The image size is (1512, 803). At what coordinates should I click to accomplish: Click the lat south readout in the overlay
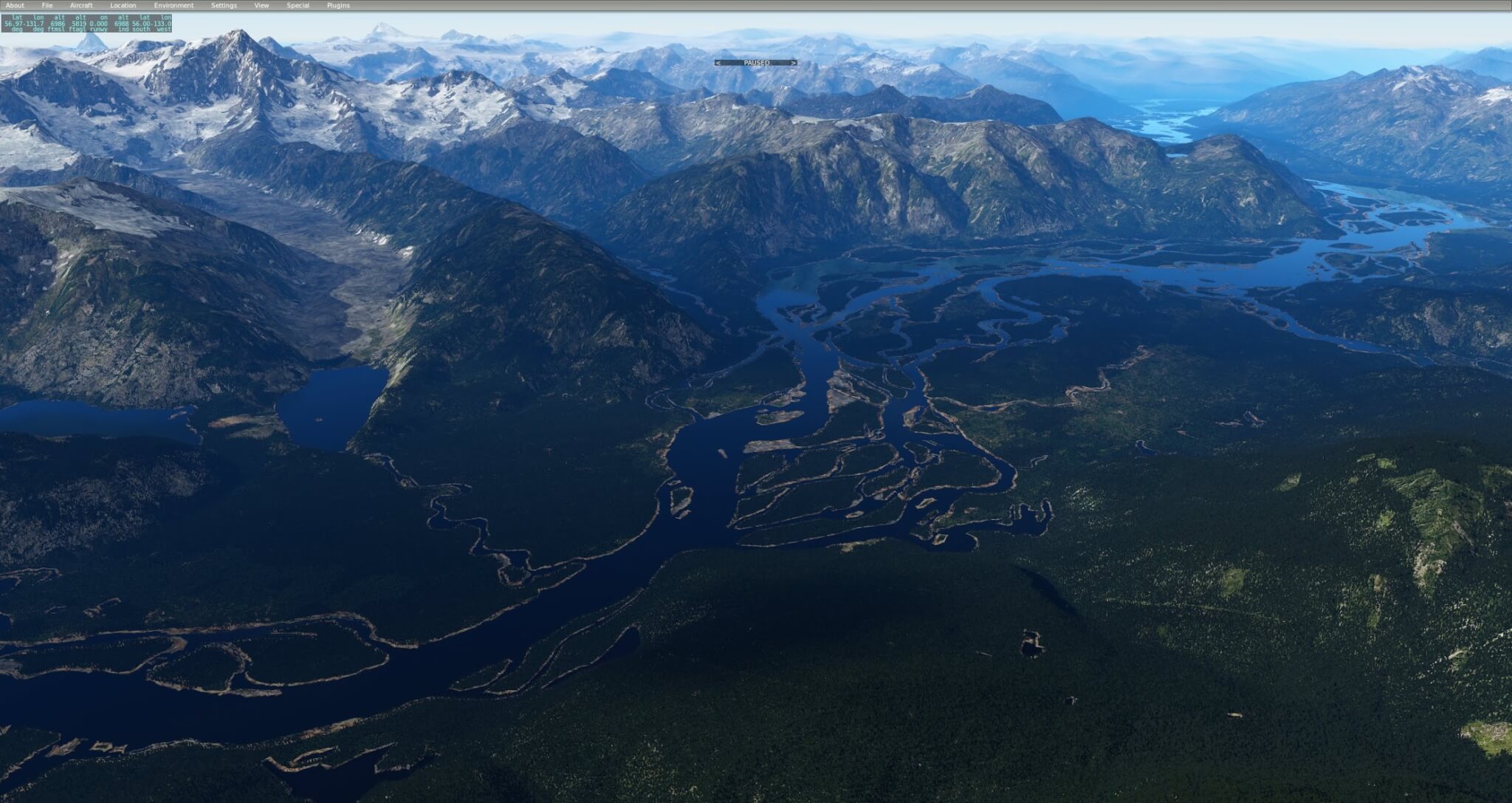141,23
